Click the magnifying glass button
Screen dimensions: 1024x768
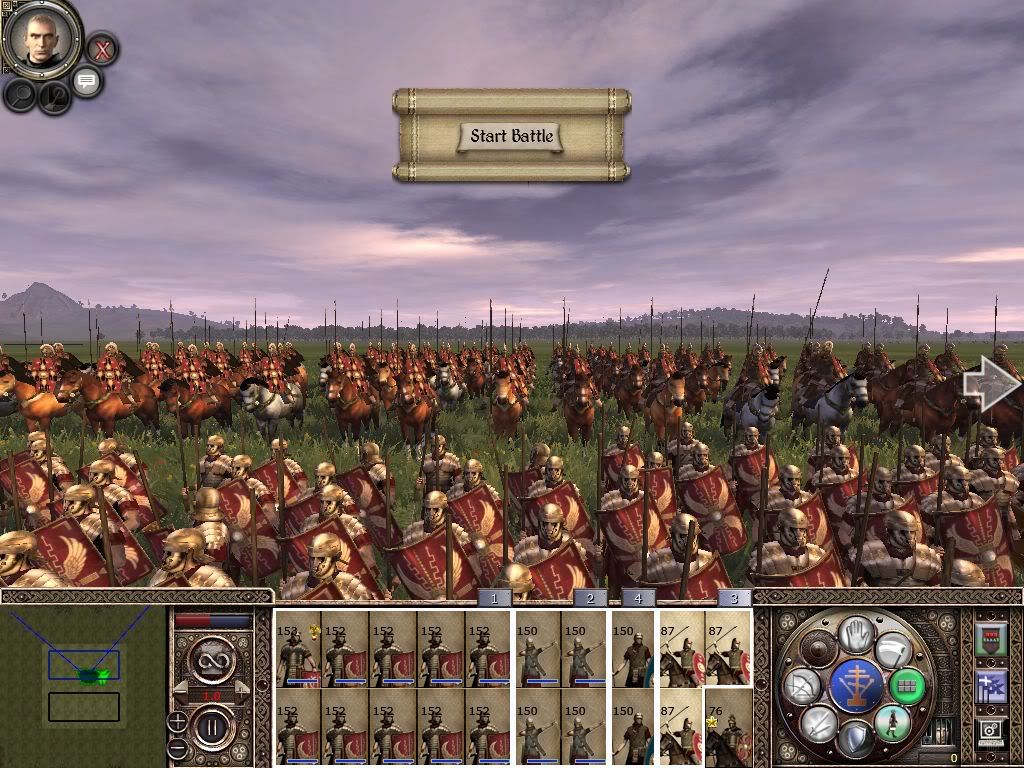click(x=21, y=94)
